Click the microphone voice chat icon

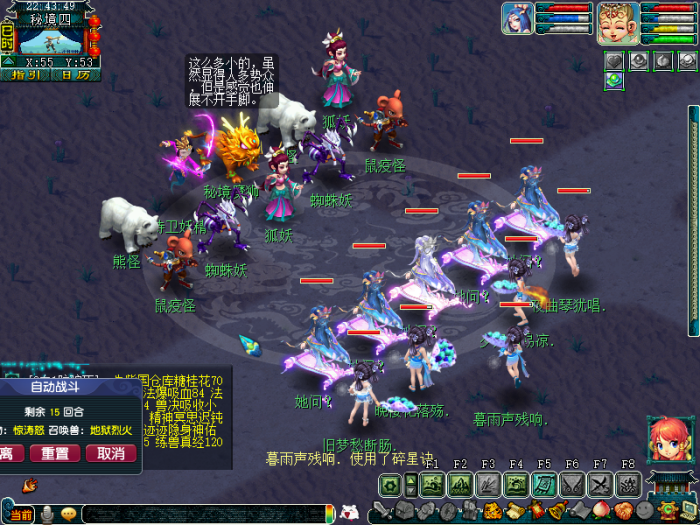coord(46,514)
